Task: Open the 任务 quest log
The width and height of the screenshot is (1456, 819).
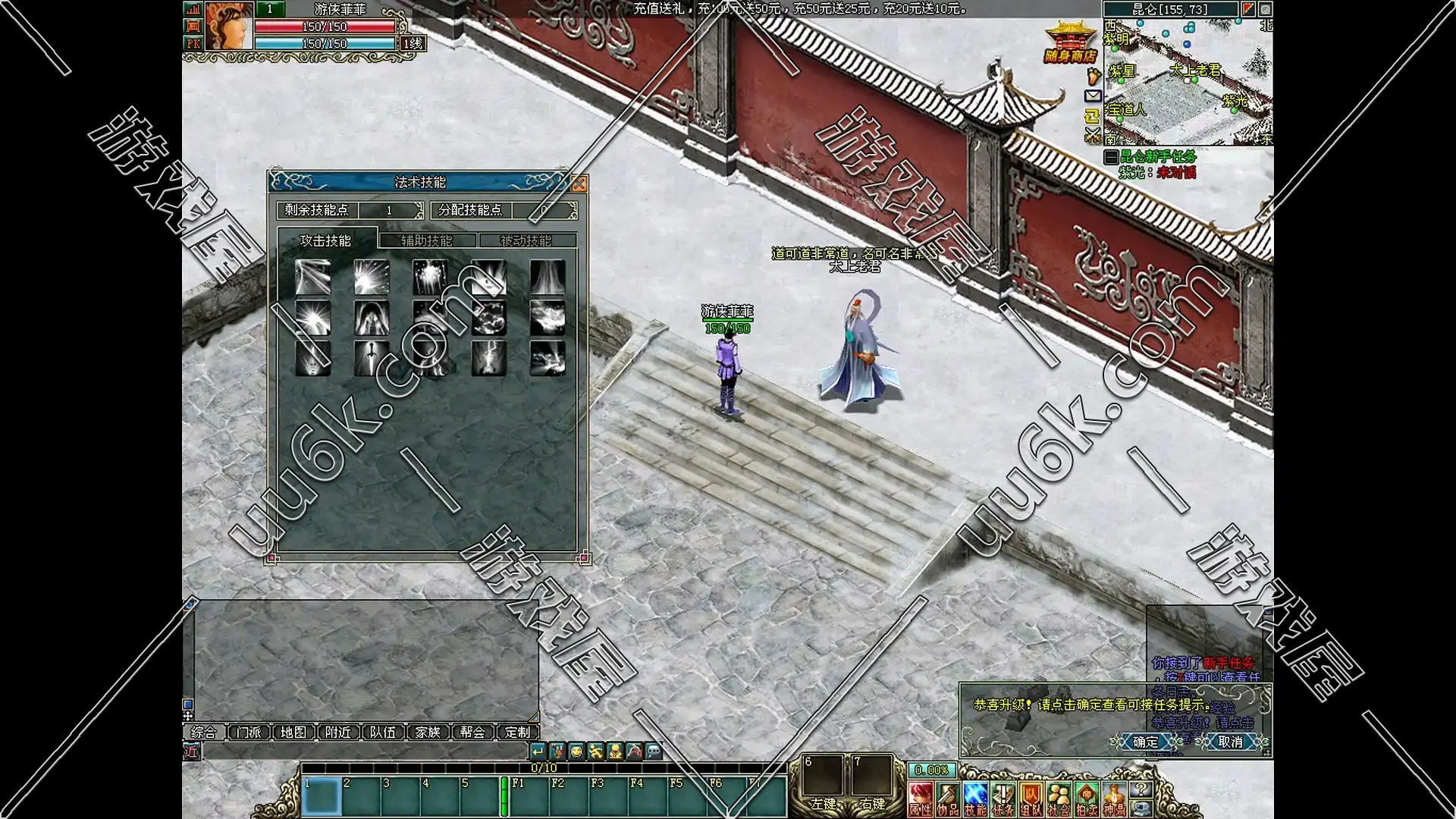Action: [1003, 799]
